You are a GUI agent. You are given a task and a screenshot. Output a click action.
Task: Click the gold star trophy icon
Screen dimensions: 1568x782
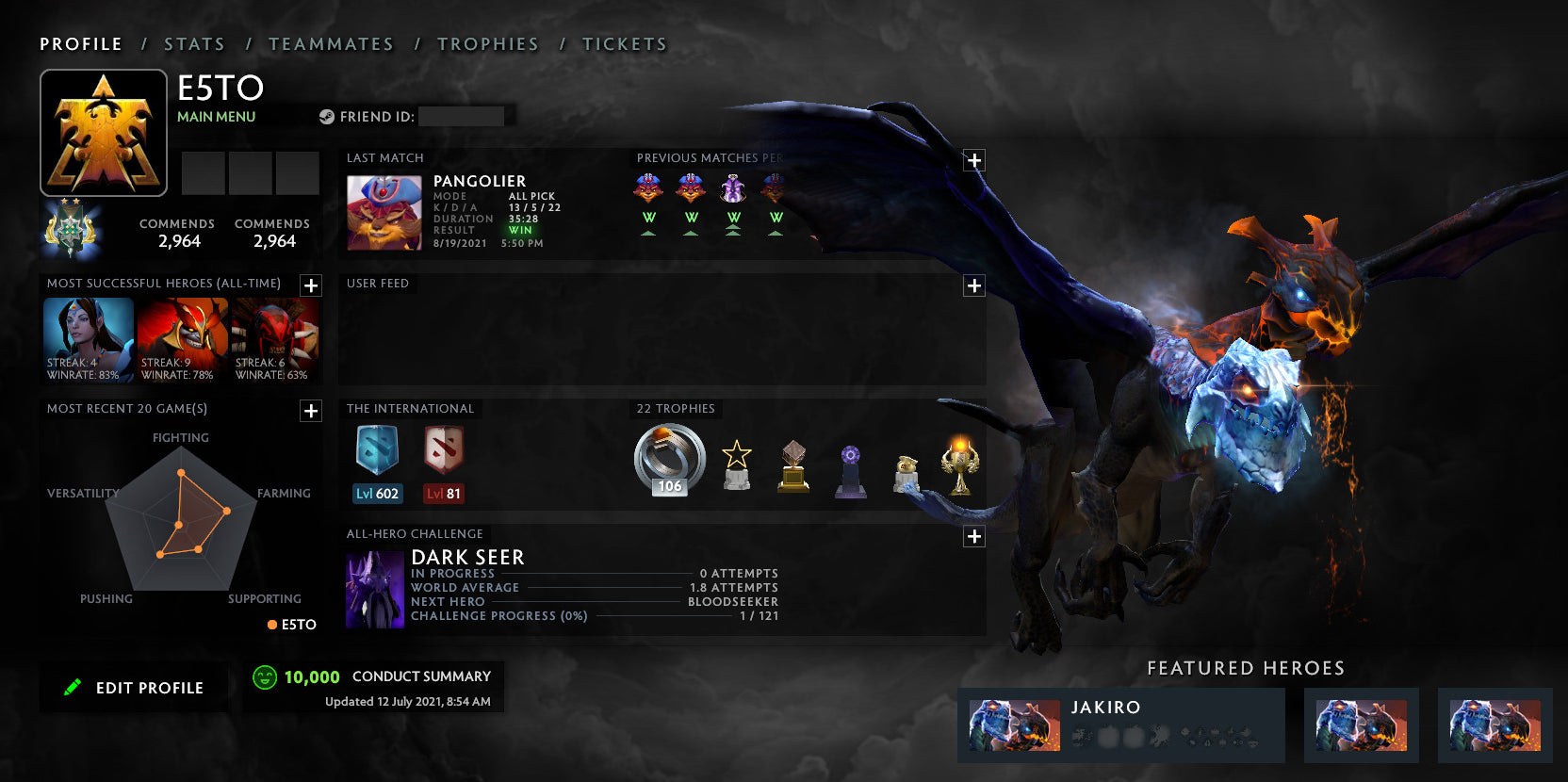pyautogui.click(x=736, y=462)
